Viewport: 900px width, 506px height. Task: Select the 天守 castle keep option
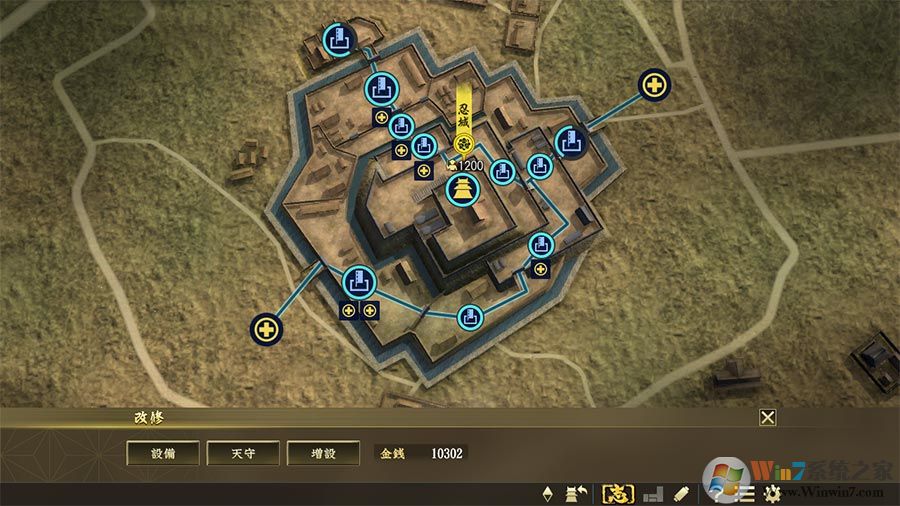(x=243, y=453)
